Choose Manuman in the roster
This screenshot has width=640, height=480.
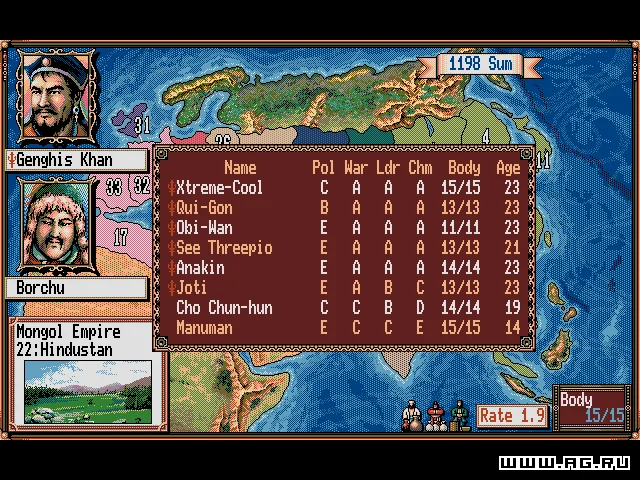[204, 328]
